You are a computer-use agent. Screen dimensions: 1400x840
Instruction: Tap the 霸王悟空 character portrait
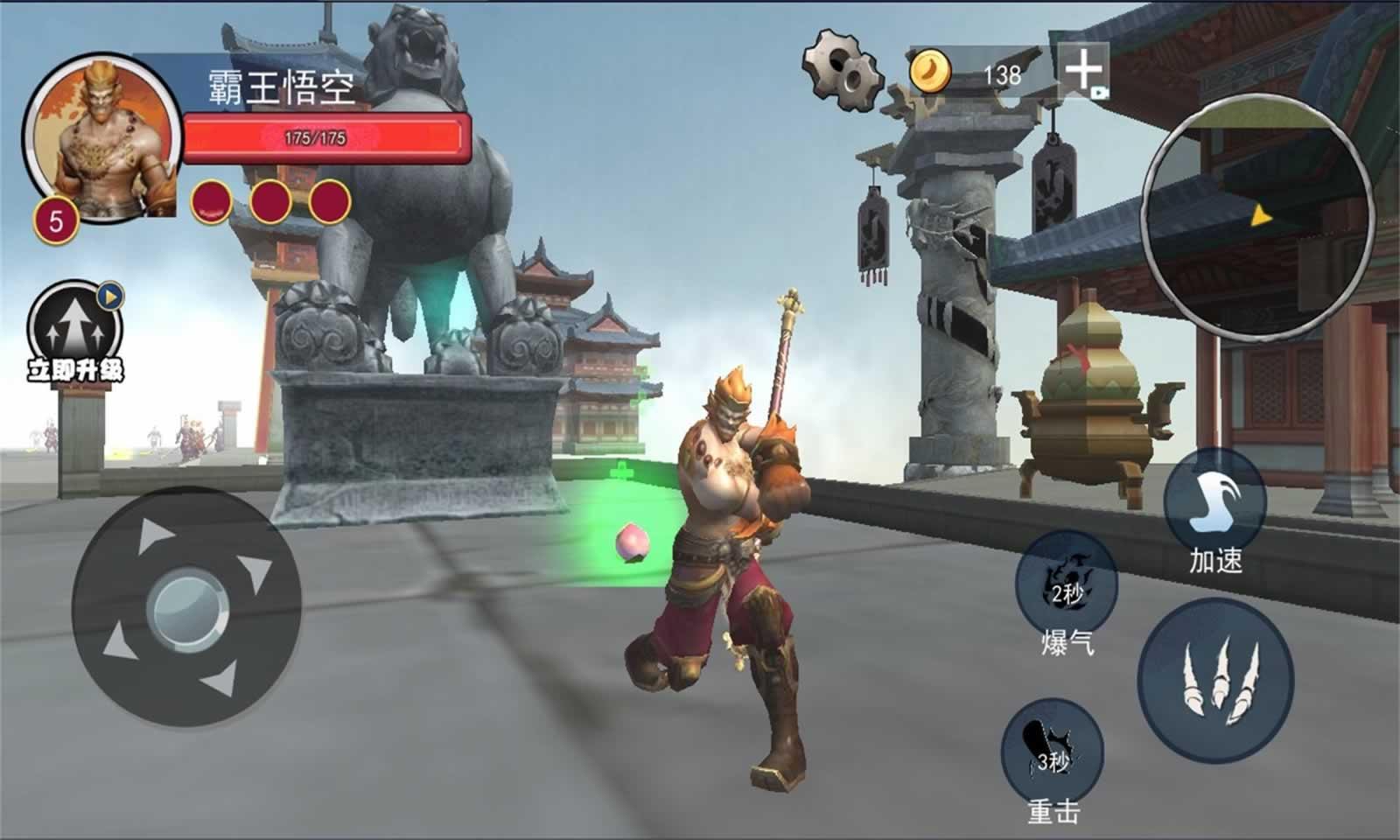click(101, 138)
